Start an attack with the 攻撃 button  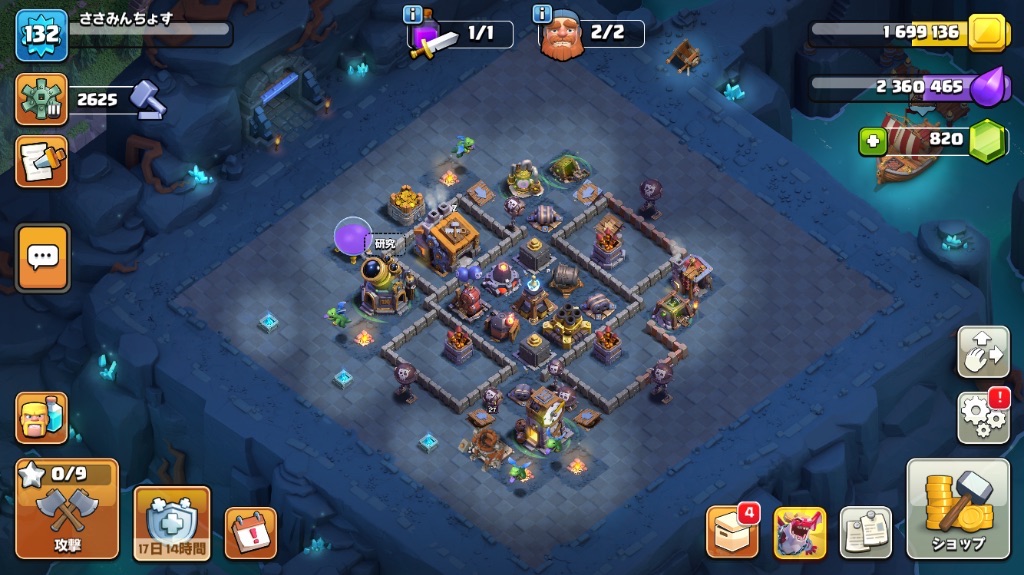click(x=67, y=509)
